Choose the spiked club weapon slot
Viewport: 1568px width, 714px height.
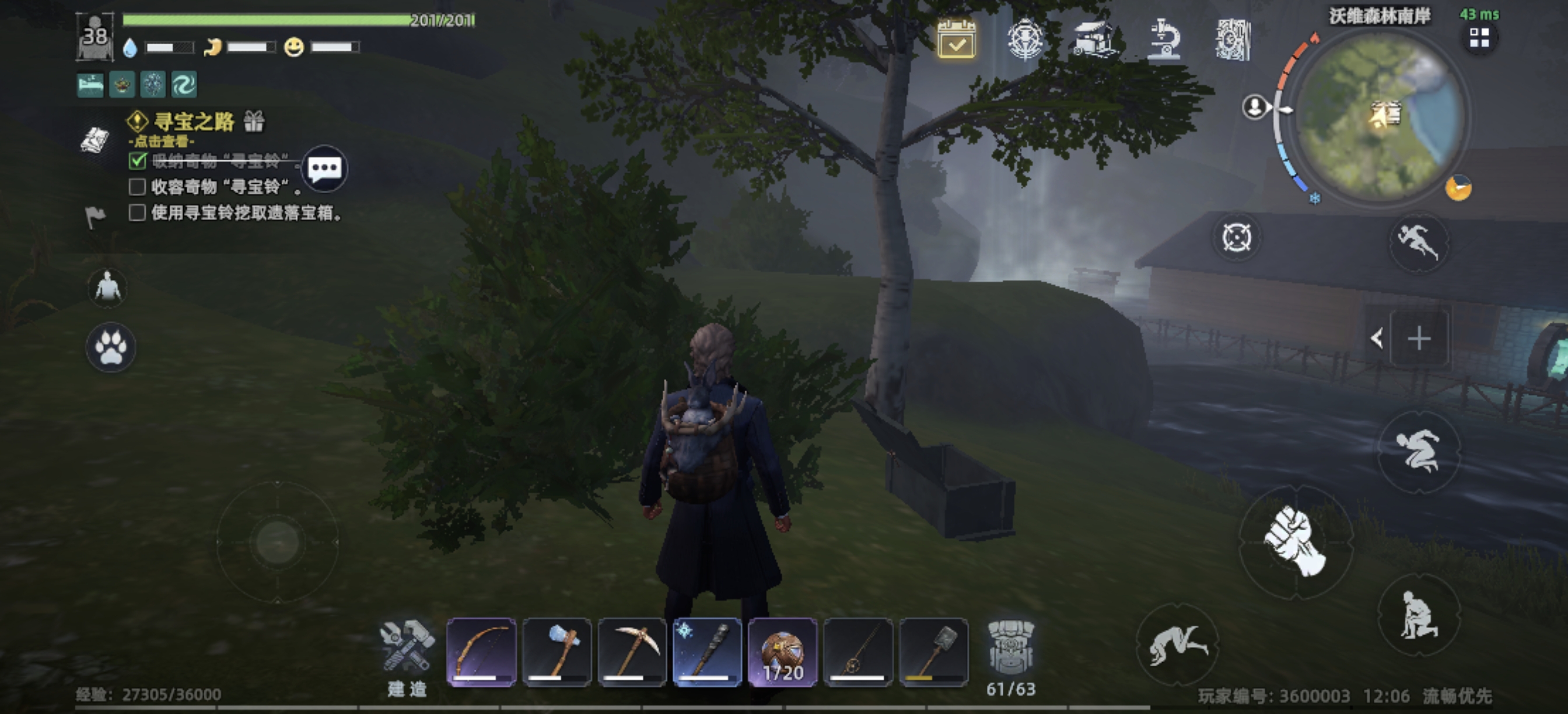tap(708, 652)
